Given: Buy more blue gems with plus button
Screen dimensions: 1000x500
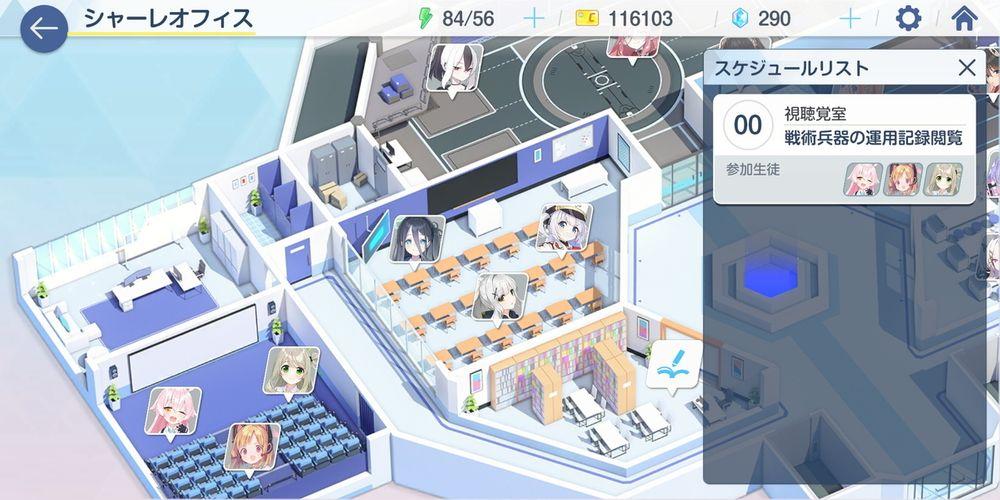Looking at the screenshot, I should tap(850, 18).
